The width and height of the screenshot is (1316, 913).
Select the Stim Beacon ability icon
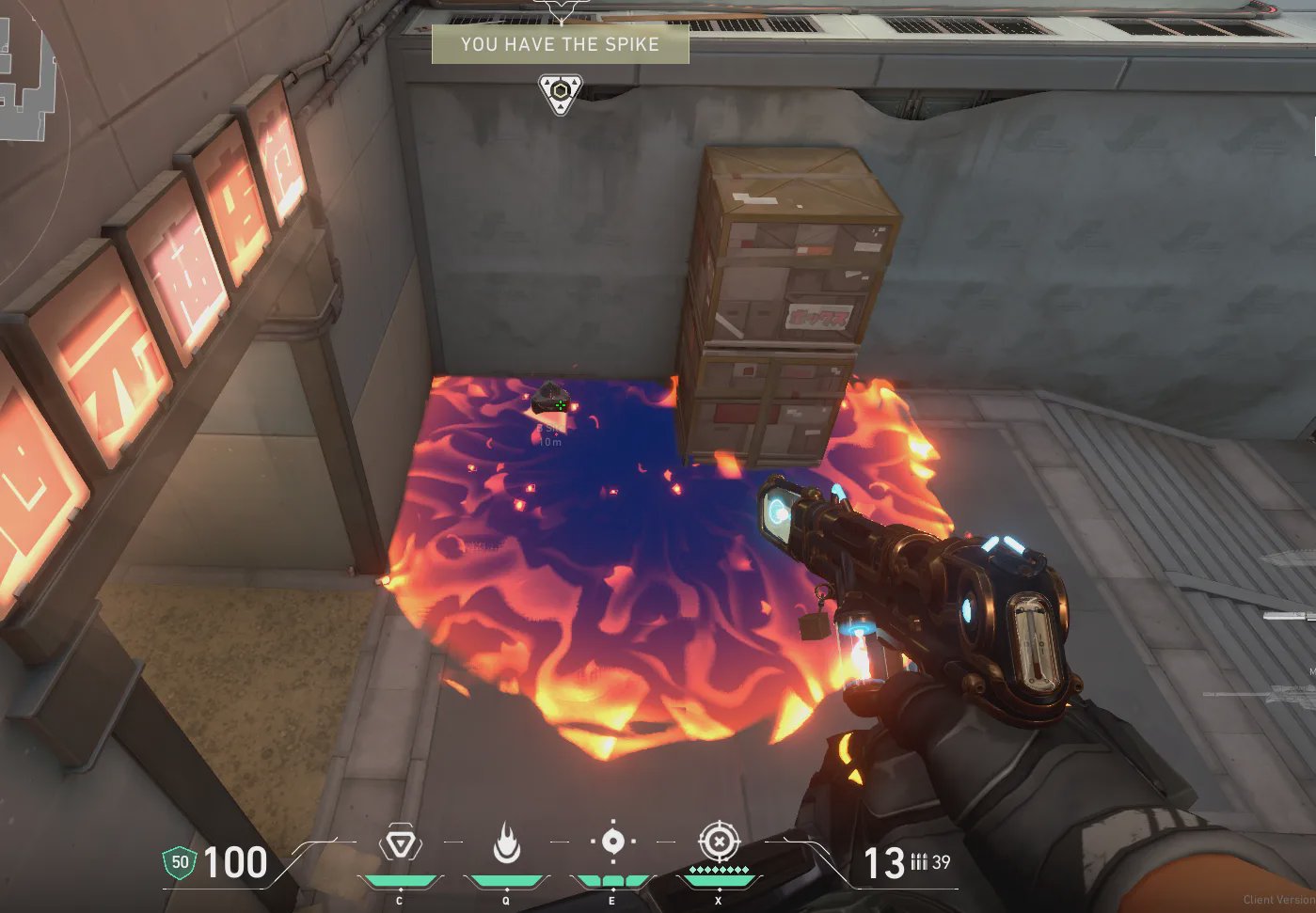tap(400, 844)
